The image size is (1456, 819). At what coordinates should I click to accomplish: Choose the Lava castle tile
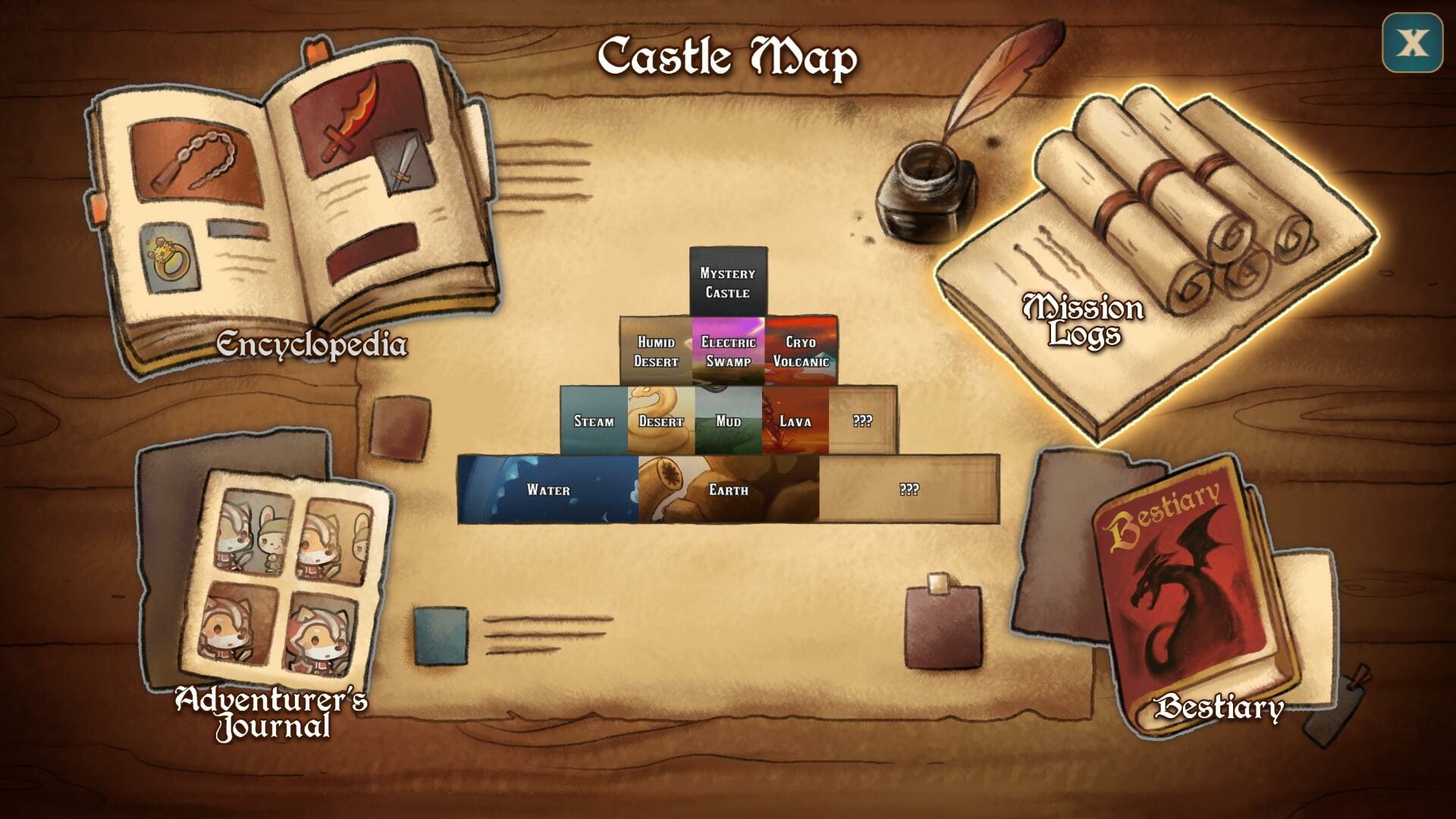pos(795,421)
